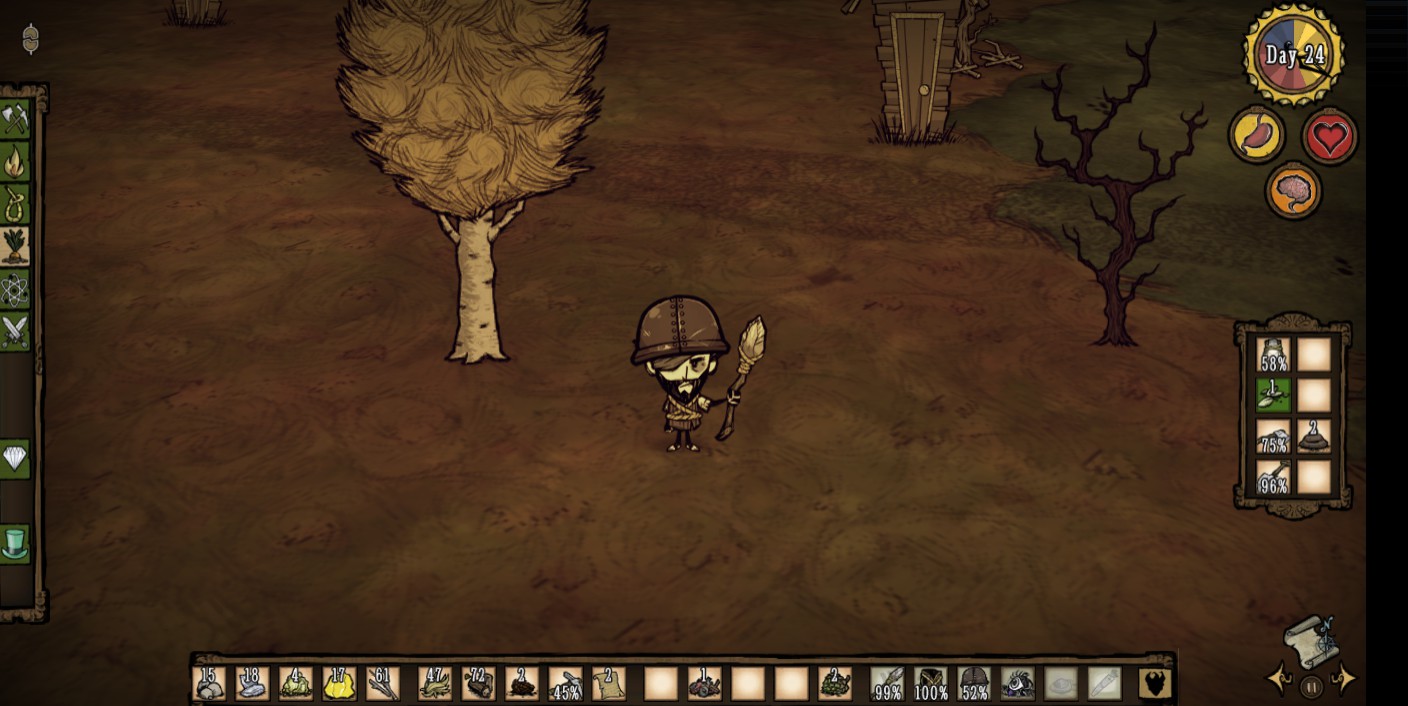Open the Food farming crafting tab
The image size is (1408, 706).
15,246
